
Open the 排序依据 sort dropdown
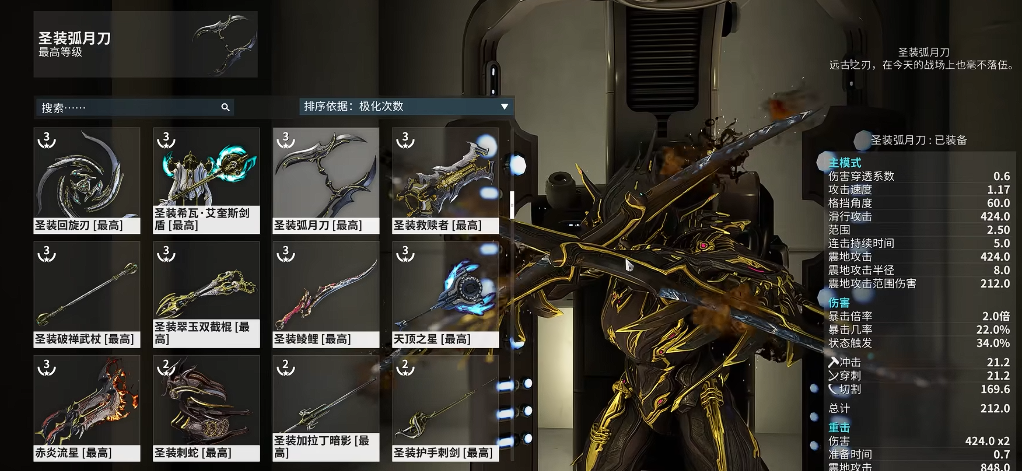(406, 106)
